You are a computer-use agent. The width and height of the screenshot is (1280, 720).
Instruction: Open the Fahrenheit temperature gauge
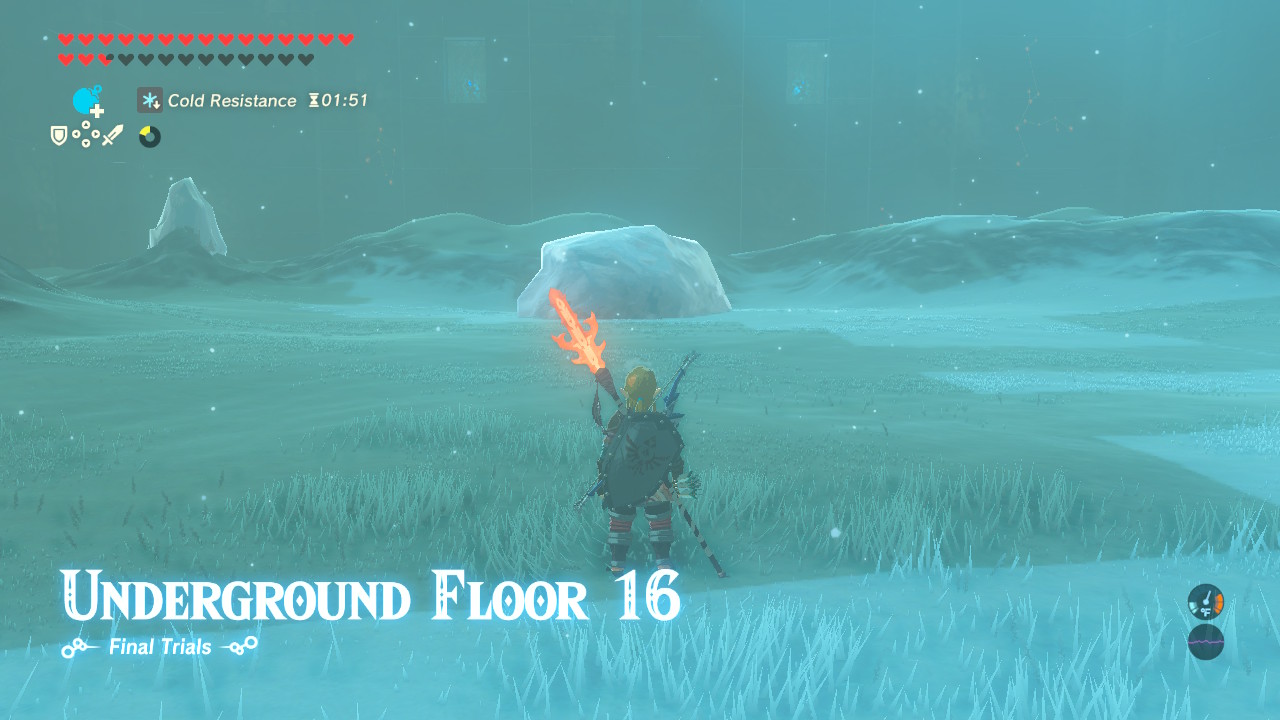[1205, 603]
